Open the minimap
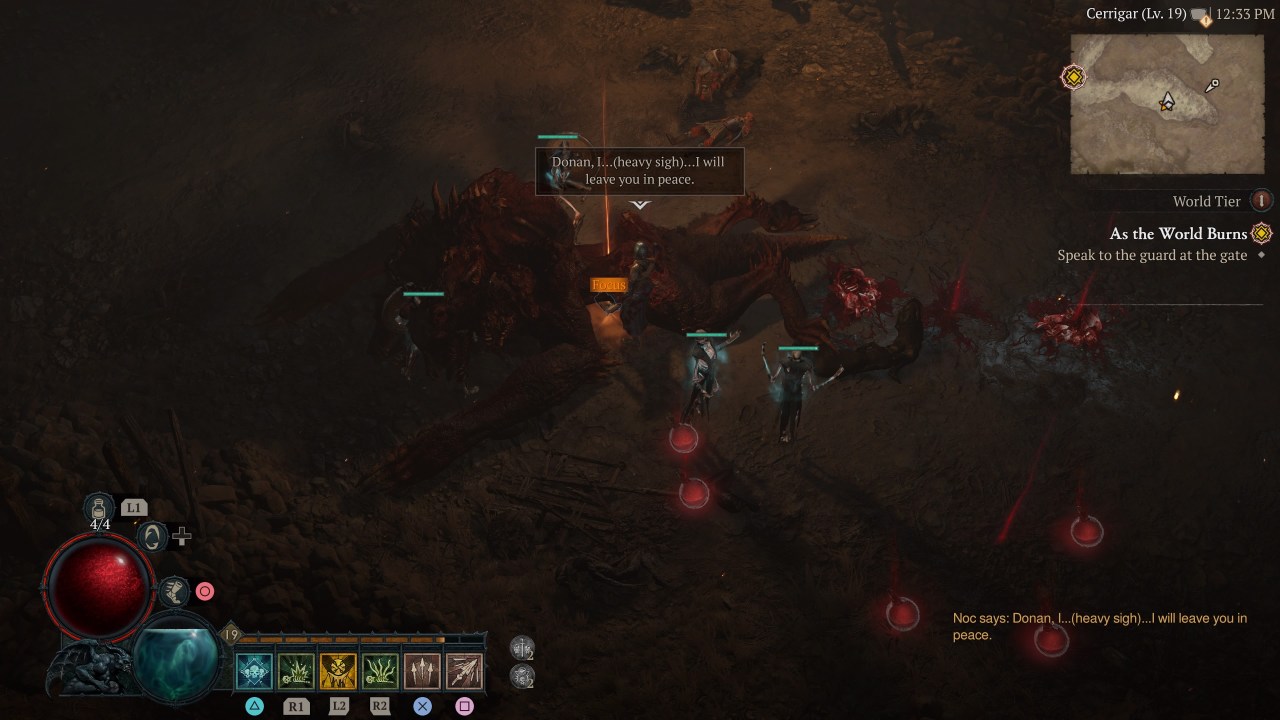 [1167, 104]
